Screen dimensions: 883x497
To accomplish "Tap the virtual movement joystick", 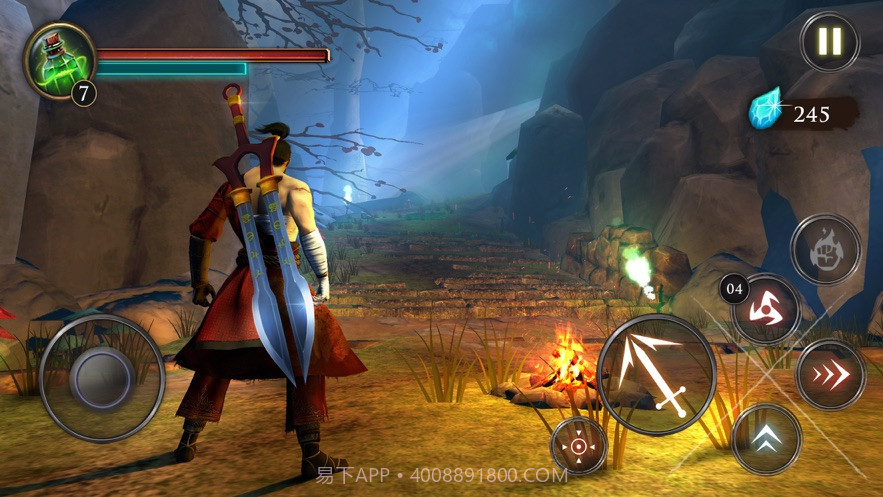I will (x=102, y=378).
